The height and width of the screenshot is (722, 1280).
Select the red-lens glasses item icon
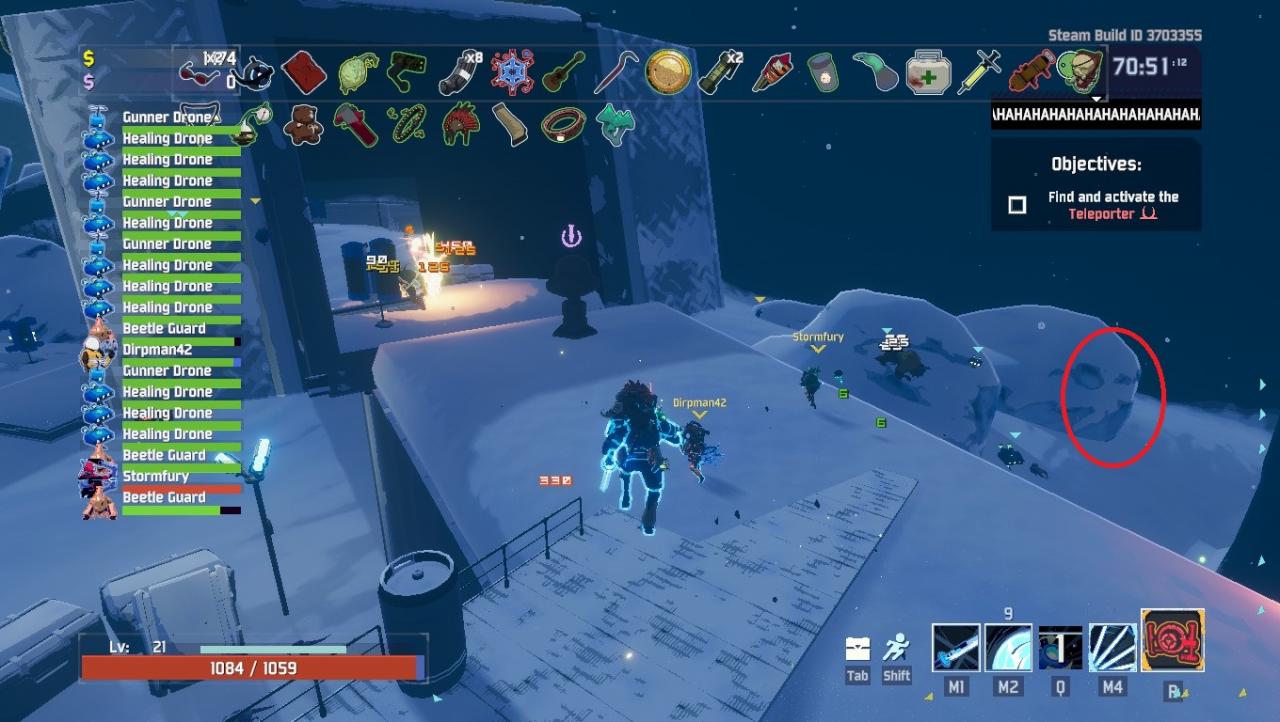point(199,71)
